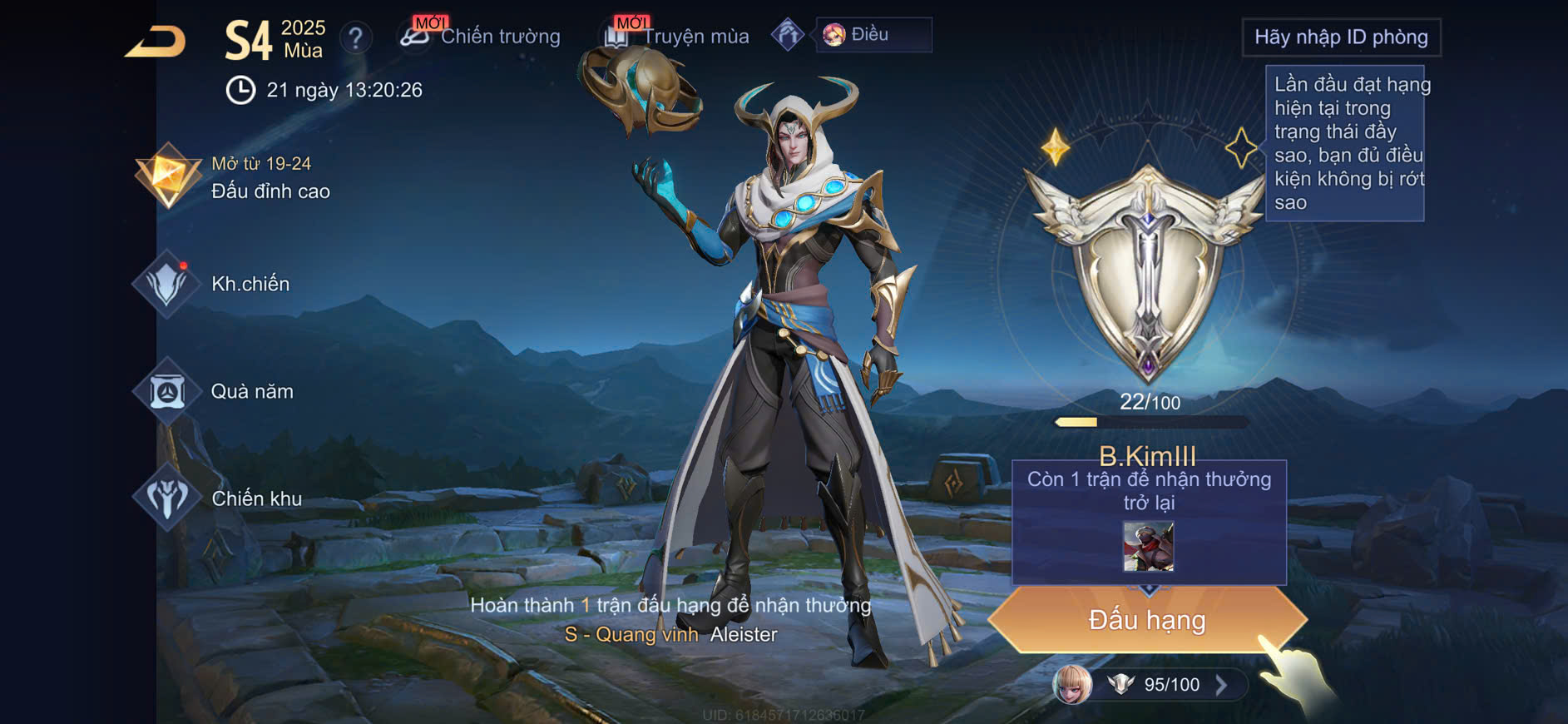1568x724 pixels.
Task: View the returning reward hero thumbnail
Action: 1148,546
